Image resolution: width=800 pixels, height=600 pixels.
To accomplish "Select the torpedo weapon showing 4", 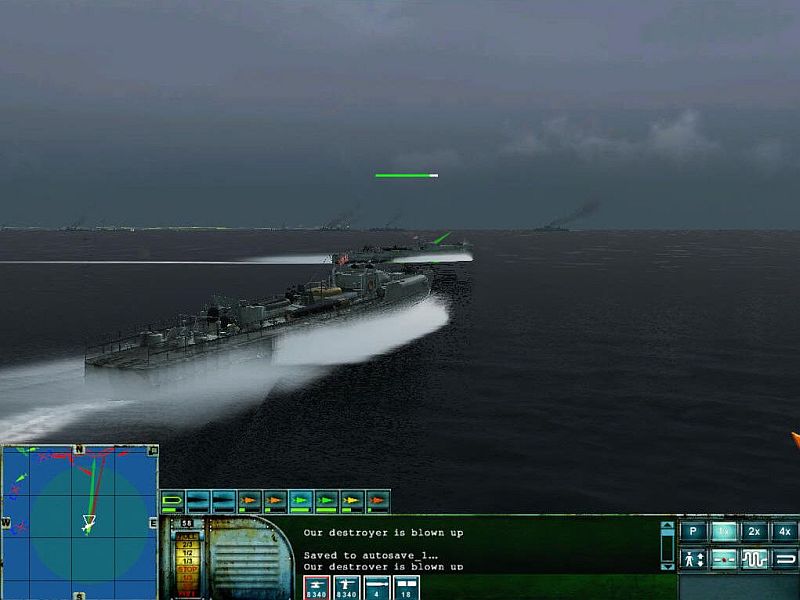I will (x=378, y=587).
